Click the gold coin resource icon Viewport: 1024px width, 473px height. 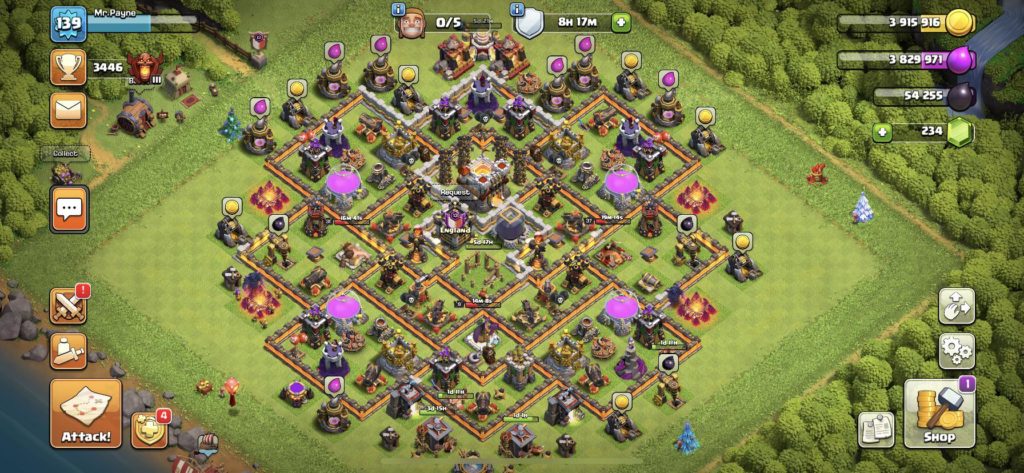tap(959, 23)
